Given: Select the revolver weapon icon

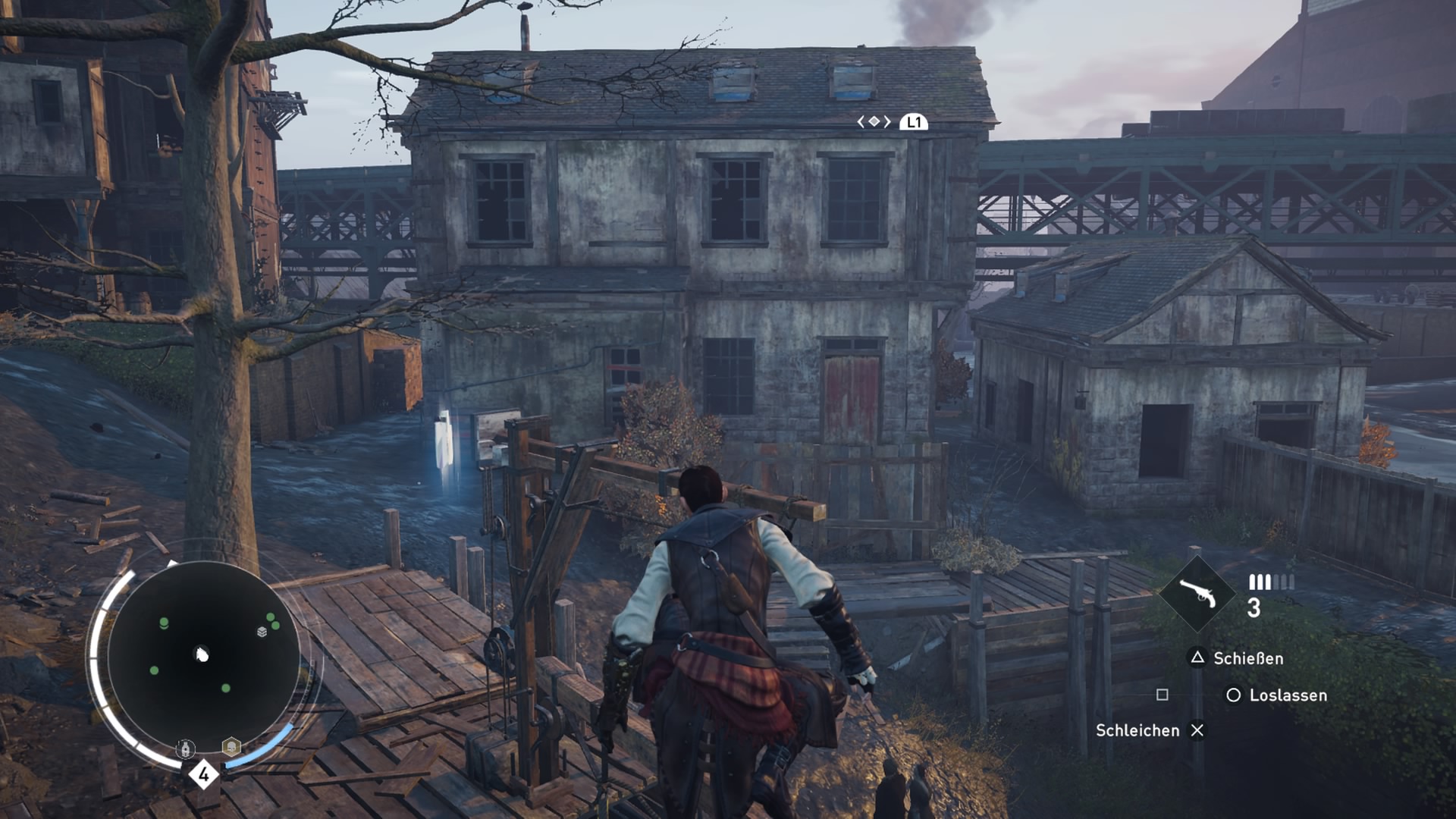Looking at the screenshot, I should pyautogui.click(x=1197, y=595).
